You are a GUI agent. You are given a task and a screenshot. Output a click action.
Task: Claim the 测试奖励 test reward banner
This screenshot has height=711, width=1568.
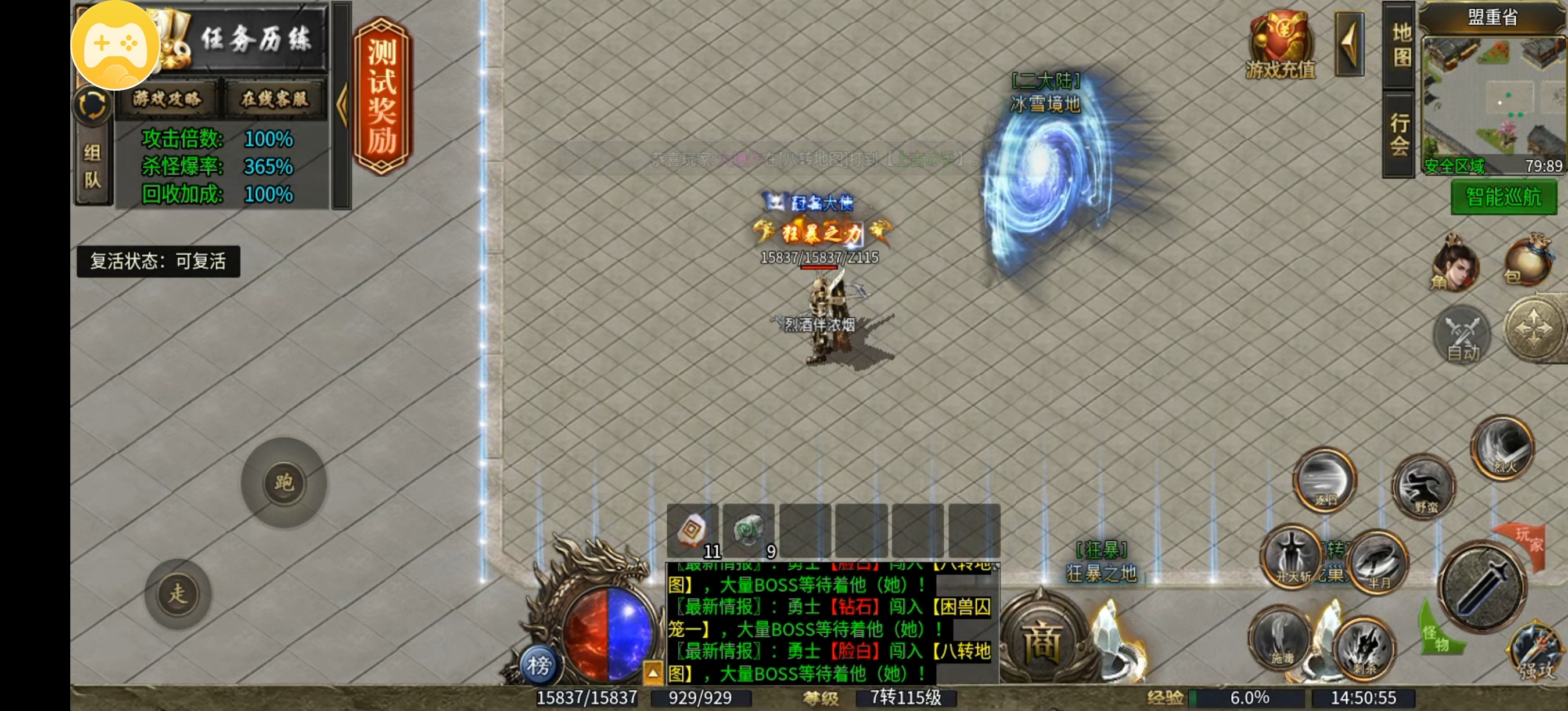pos(382,96)
